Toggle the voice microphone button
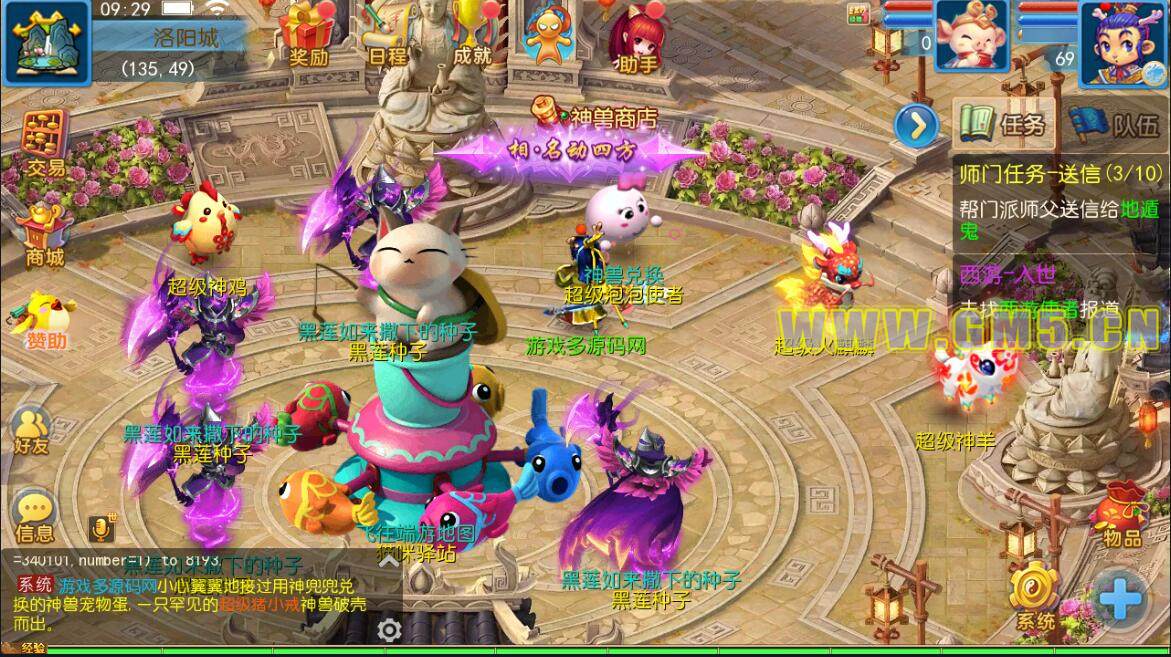 point(101,527)
